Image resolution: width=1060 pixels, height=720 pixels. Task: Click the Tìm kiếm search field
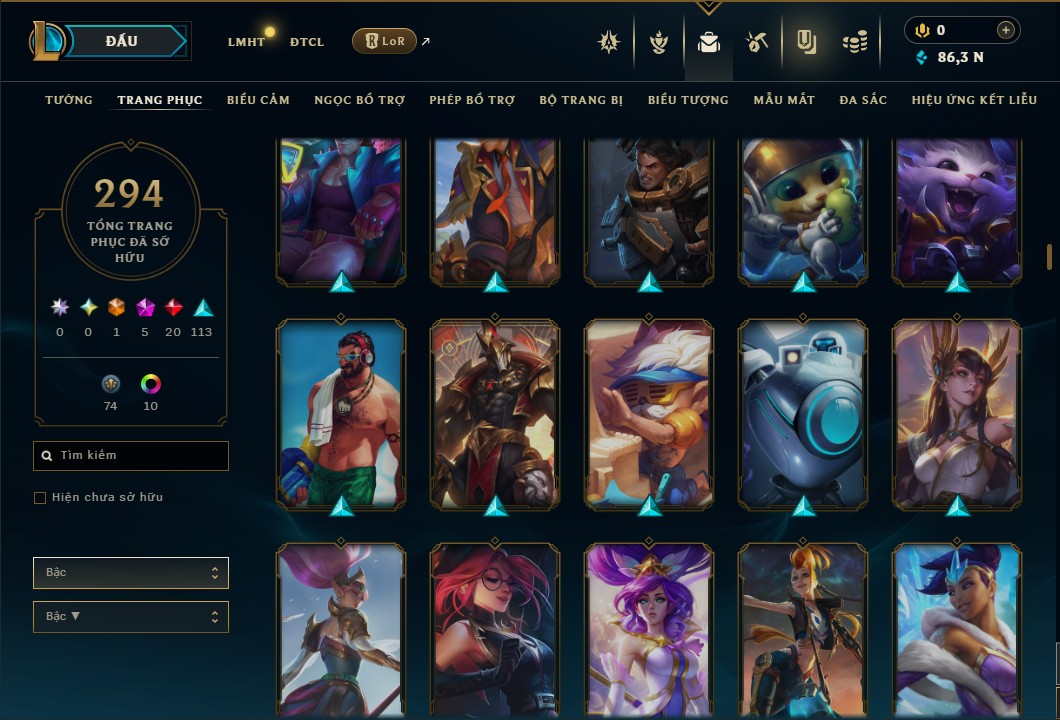(x=131, y=456)
